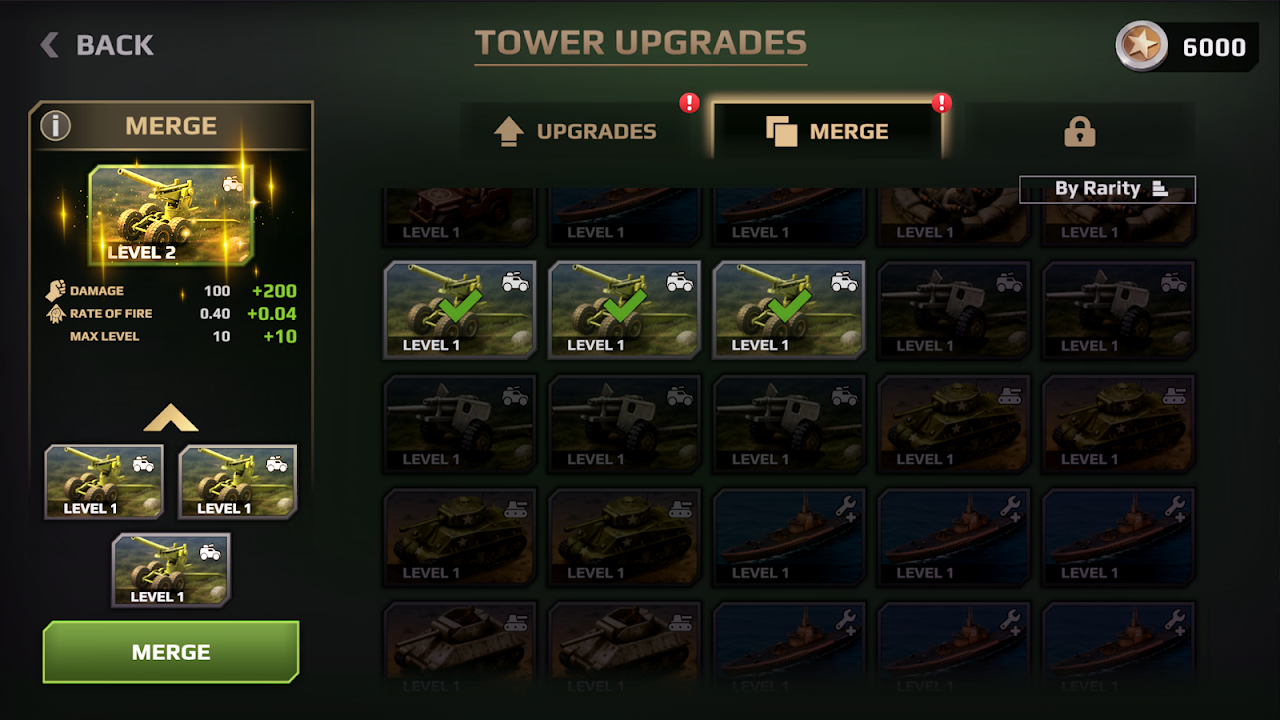1280x720 pixels.
Task: Go back with the BACK button
Action: point(97,45)
